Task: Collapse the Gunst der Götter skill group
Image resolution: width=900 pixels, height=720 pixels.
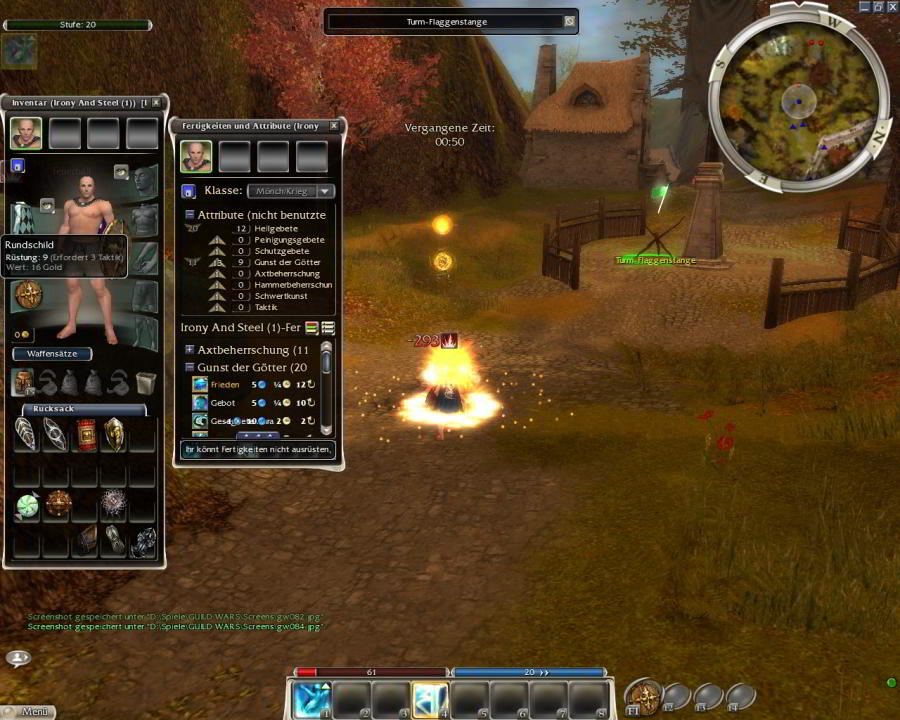Action: pos(189,367)
